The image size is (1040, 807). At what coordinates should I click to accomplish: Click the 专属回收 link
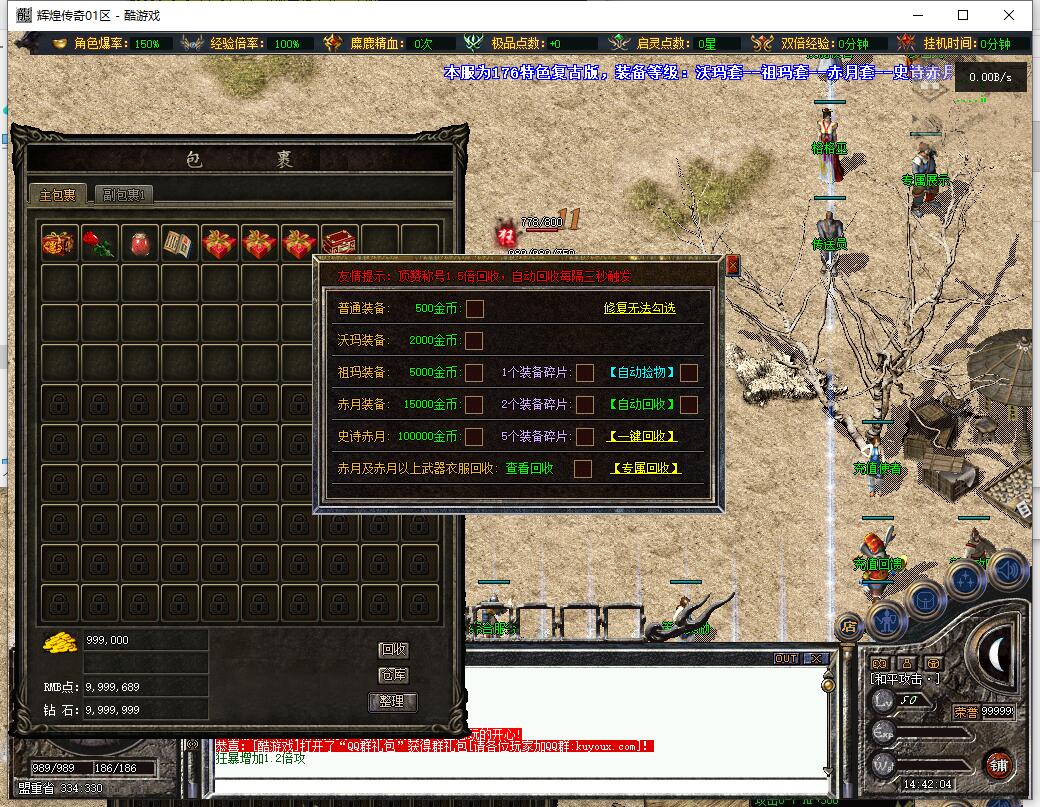645,468
